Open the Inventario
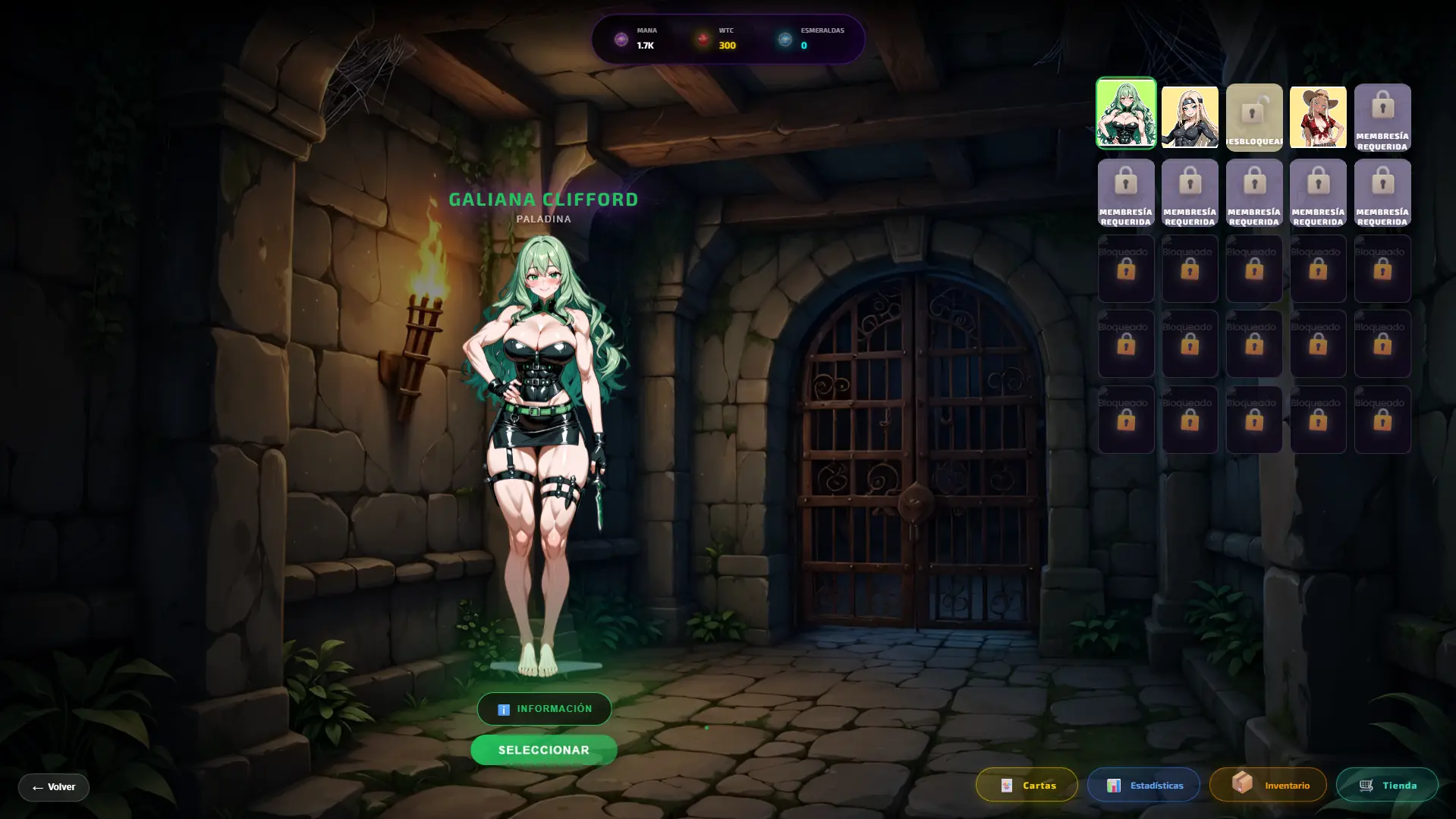 coord(1268,785)
